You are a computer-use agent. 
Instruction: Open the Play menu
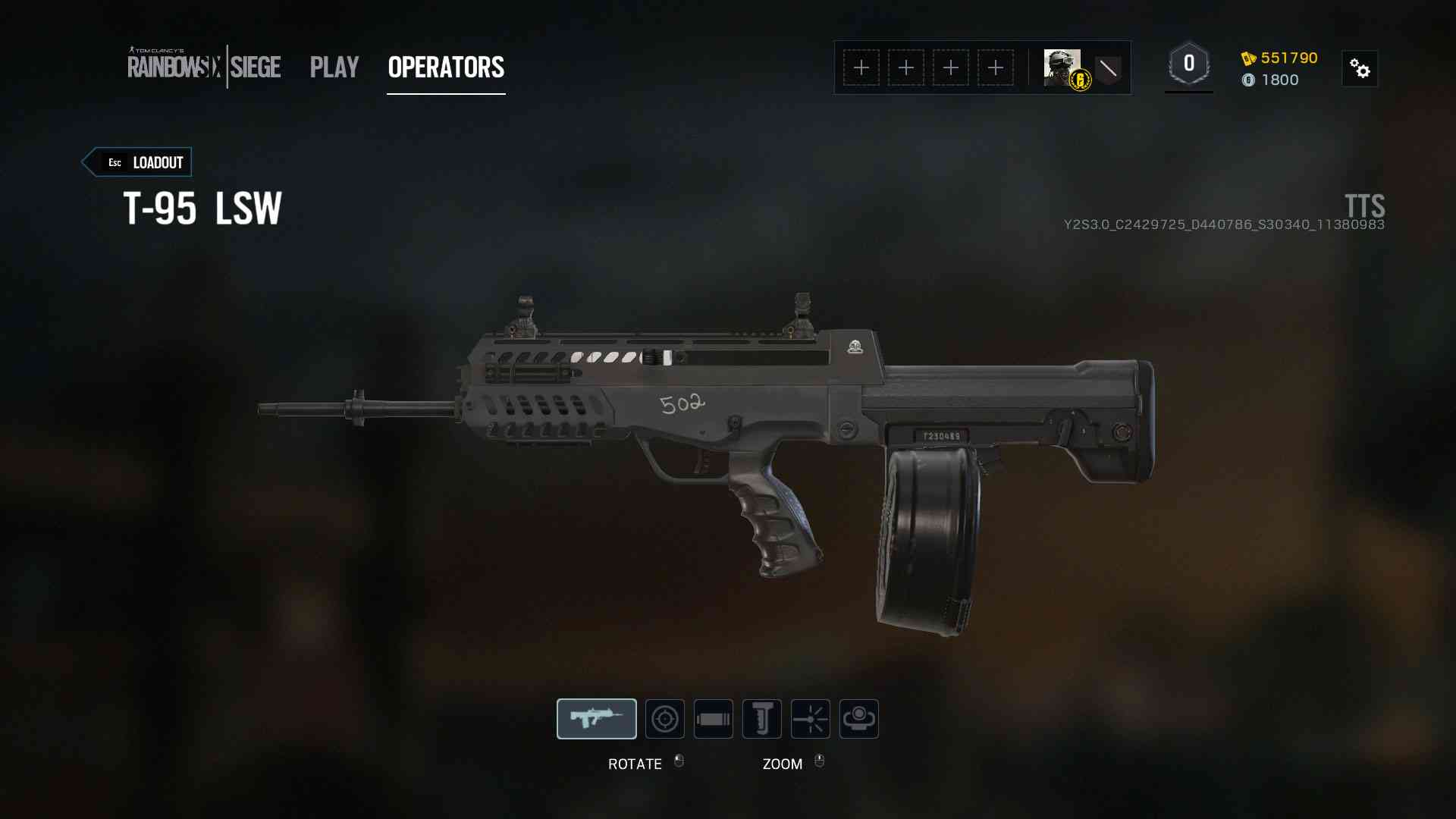click(x=334, y=67)
